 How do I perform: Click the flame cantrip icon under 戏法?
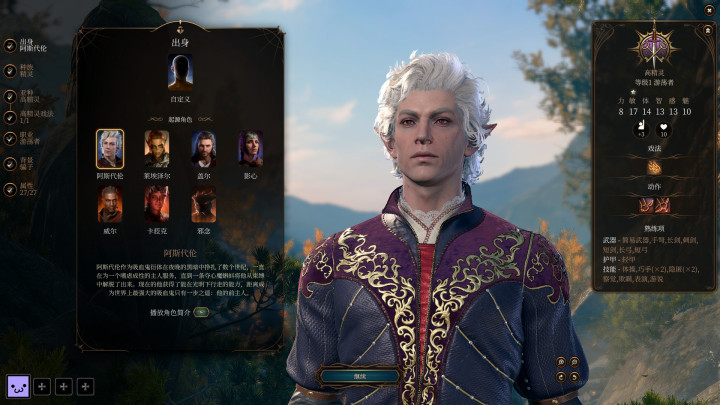point(654,167)
